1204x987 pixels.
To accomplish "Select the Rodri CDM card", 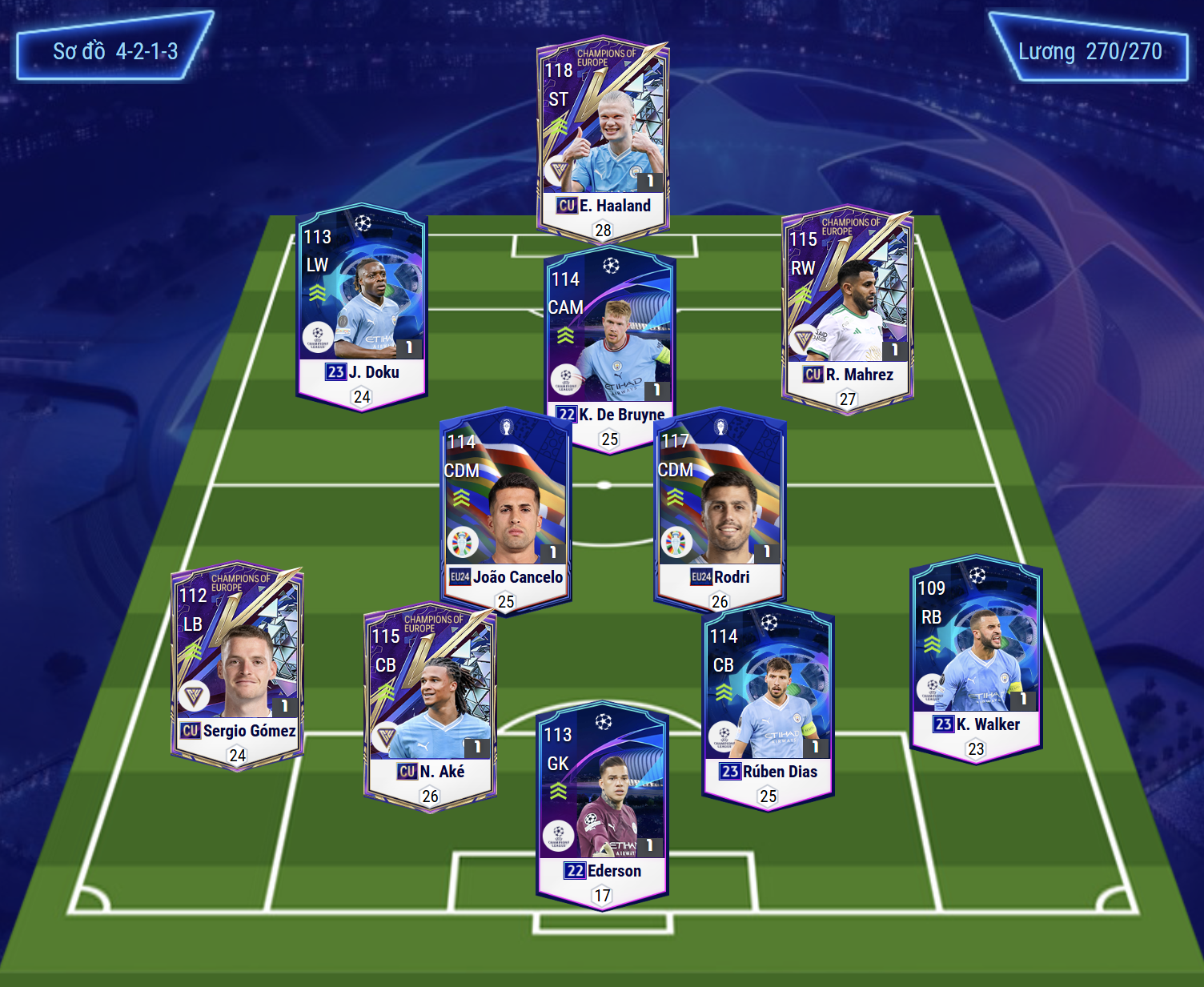I will coord(720,508).
